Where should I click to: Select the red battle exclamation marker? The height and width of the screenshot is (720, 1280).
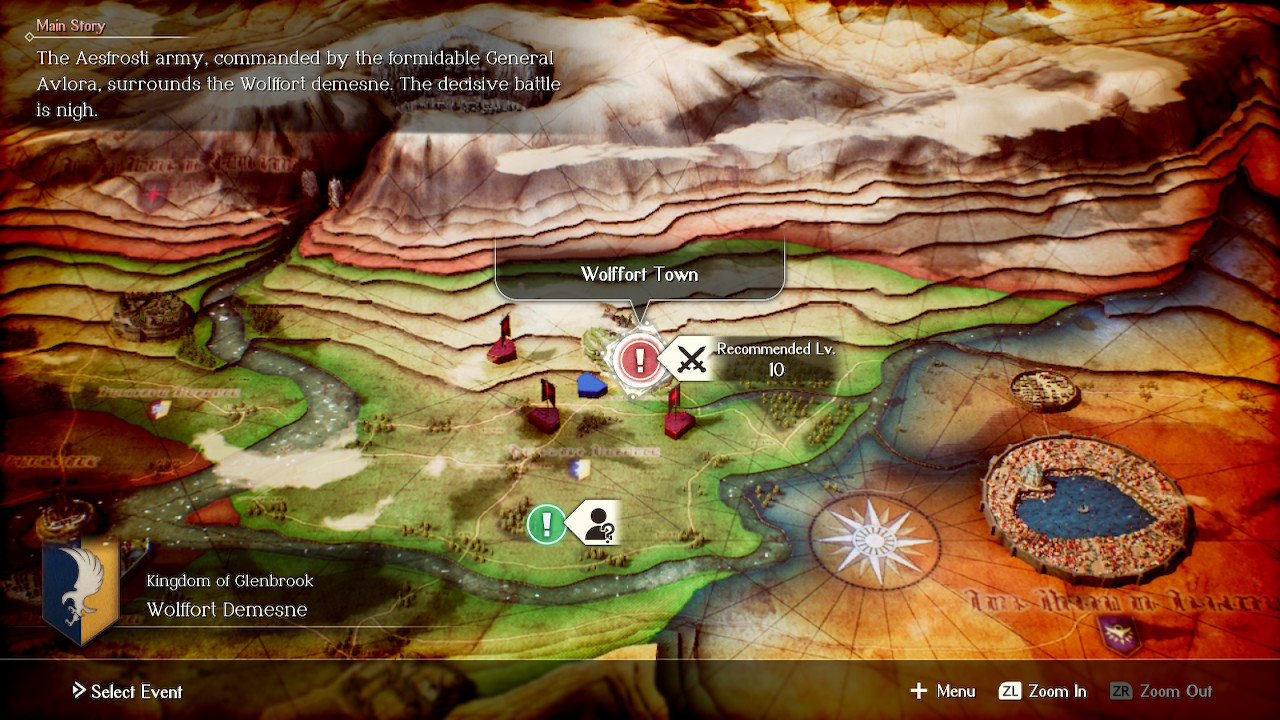click(639, 360)
